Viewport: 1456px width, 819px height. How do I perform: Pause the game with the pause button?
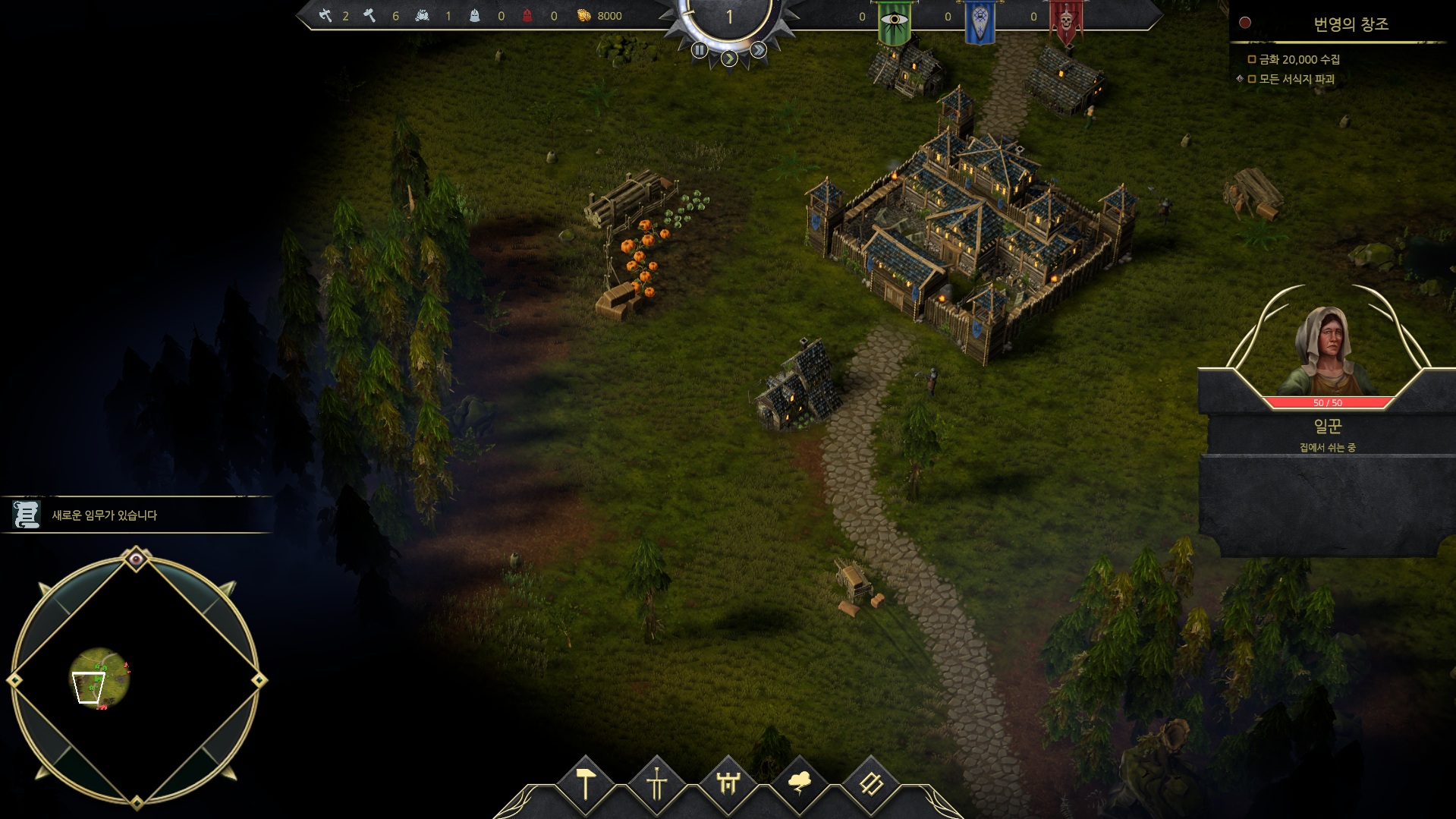(700, 50)
